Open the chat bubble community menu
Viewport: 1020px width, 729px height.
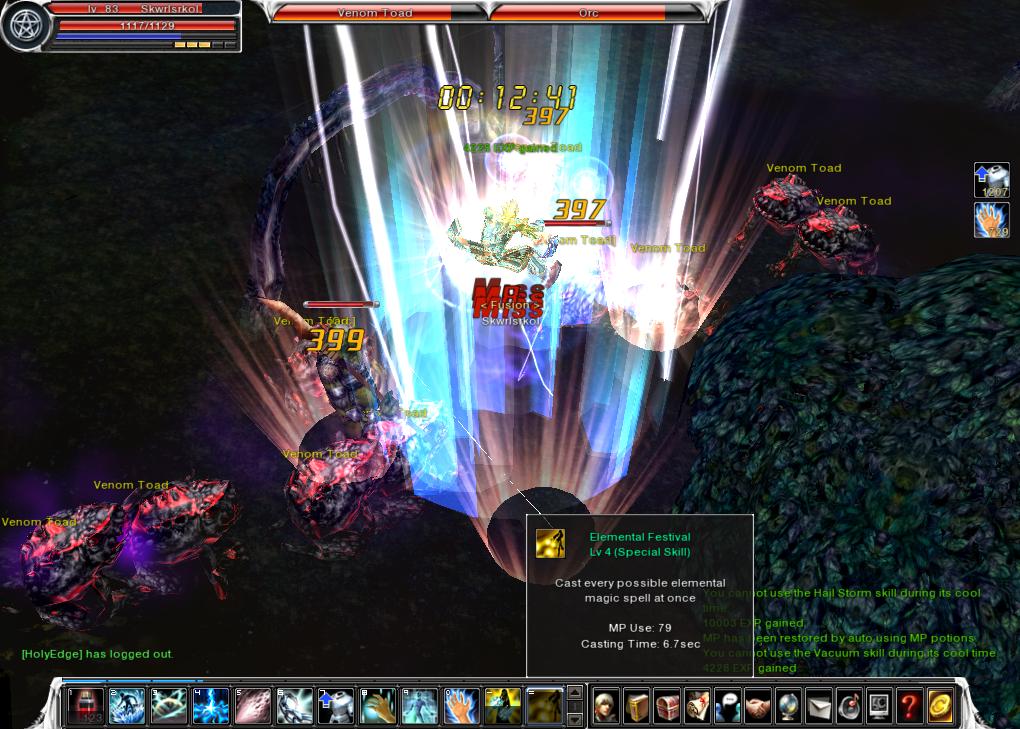(727, 706)
